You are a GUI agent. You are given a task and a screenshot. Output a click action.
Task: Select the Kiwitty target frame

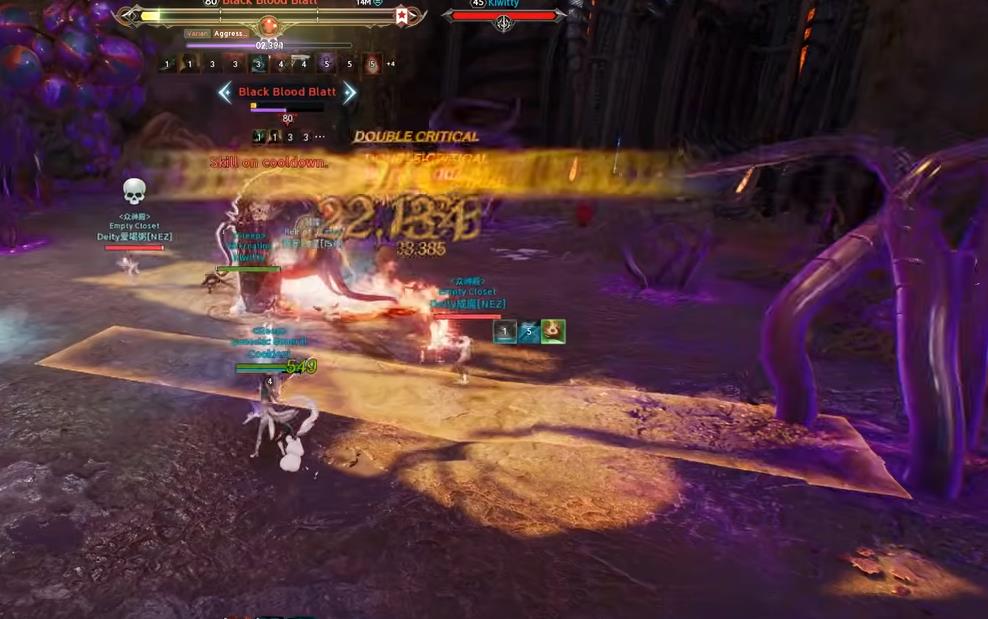[504, 14]
